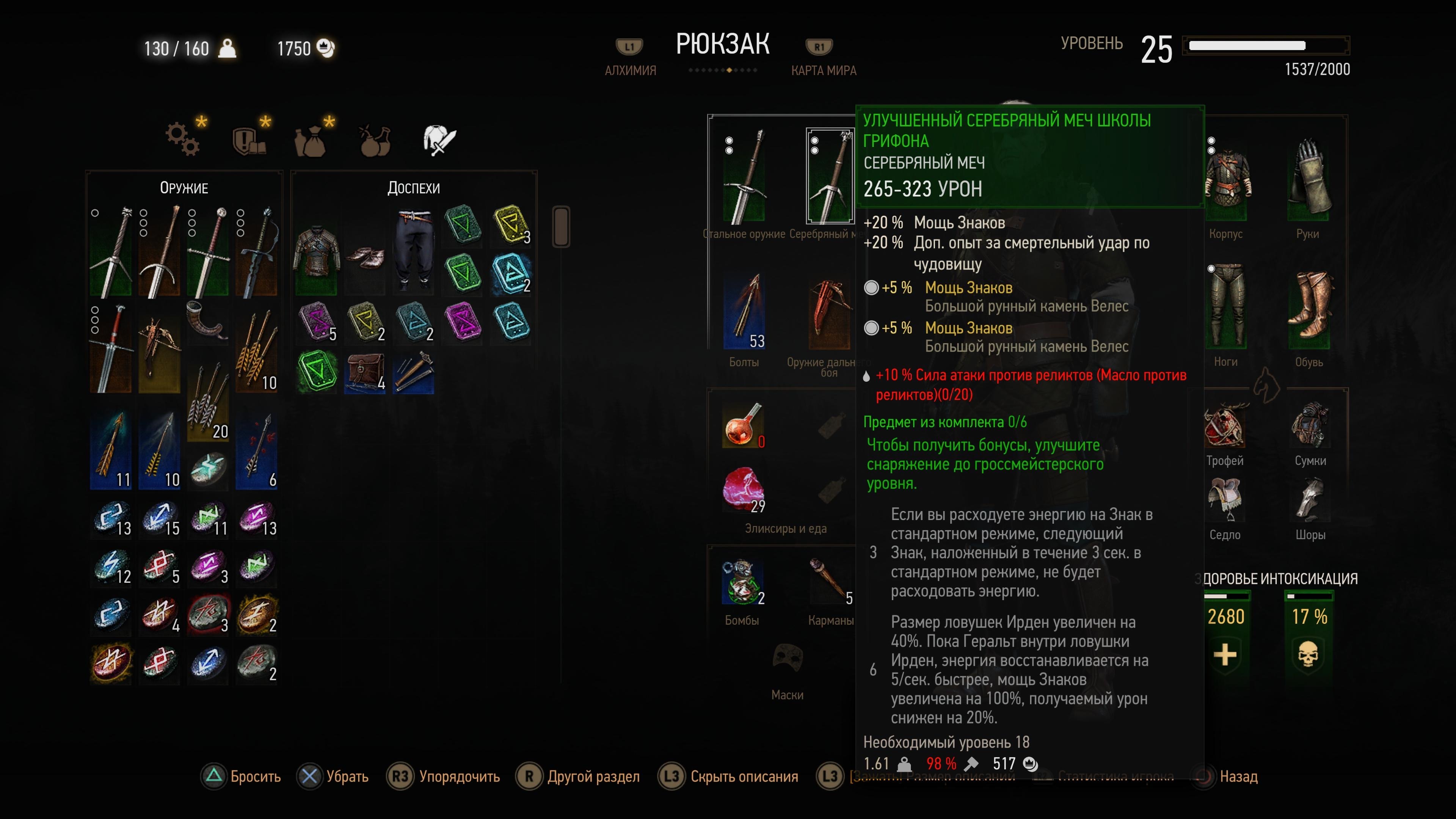Show the weapons and armor category
Screen dimensions: 1456x819
tap(439, 139)
